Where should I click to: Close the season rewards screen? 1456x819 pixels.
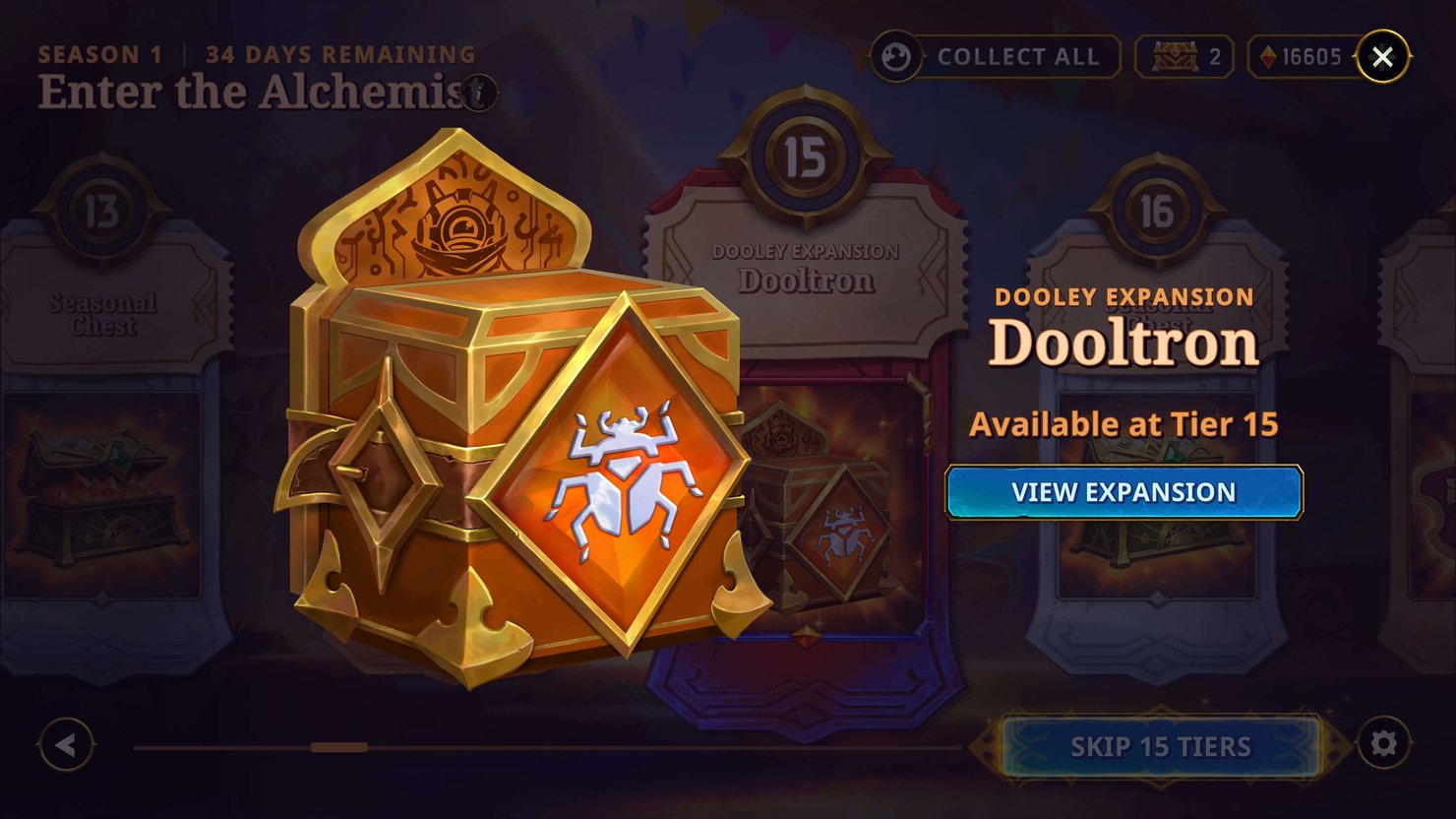(1383, 56)
